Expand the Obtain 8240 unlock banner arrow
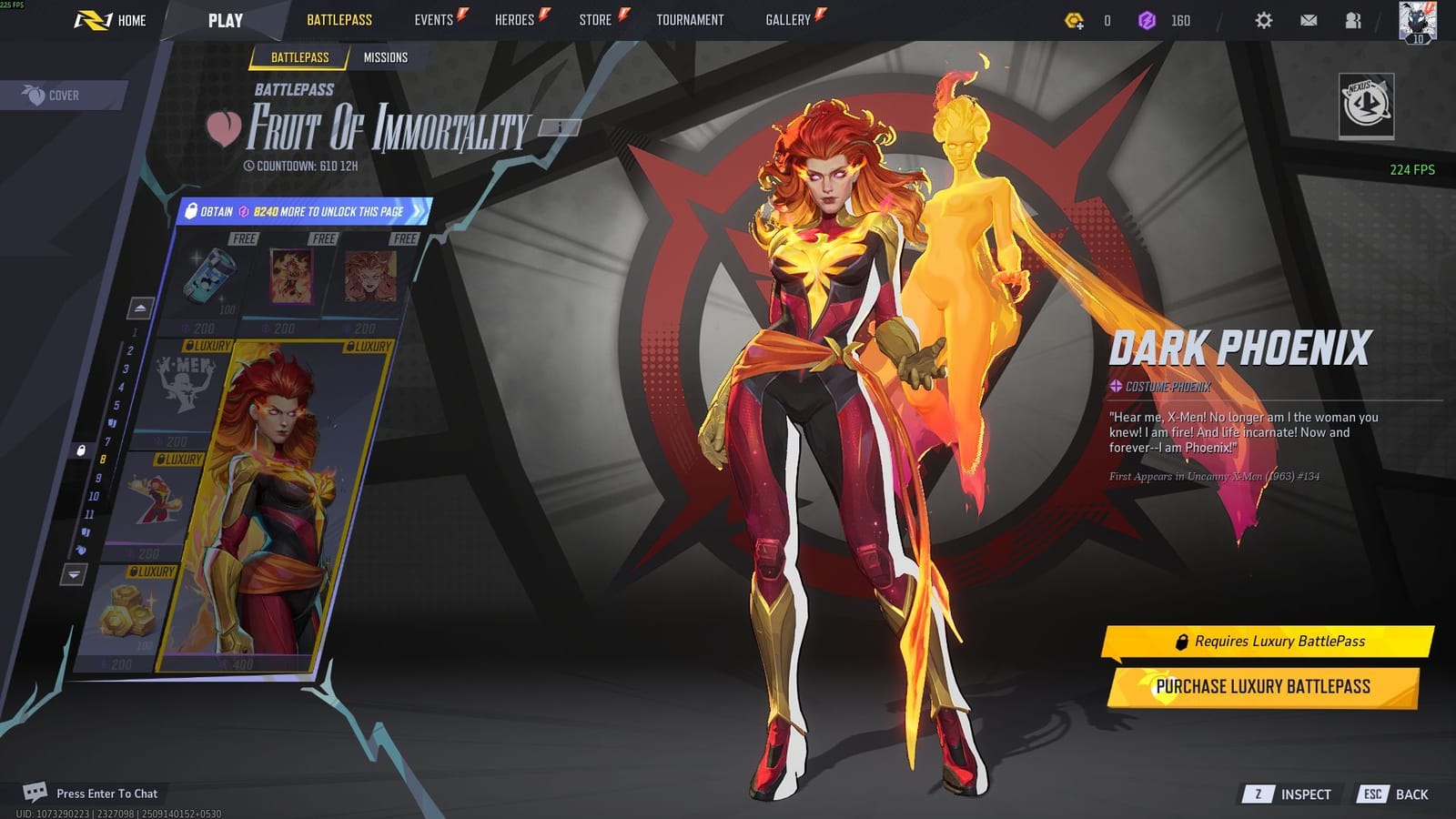The width and height of the screenshot is (1456, 819). pos(417,210)
